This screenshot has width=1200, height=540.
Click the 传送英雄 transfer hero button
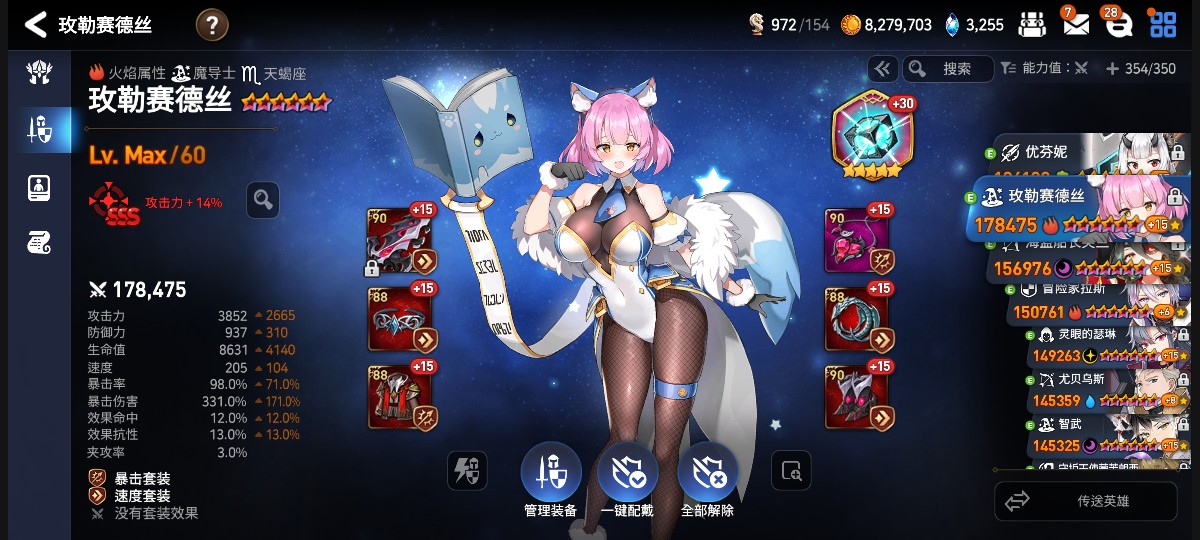(x=1085, y=501)
